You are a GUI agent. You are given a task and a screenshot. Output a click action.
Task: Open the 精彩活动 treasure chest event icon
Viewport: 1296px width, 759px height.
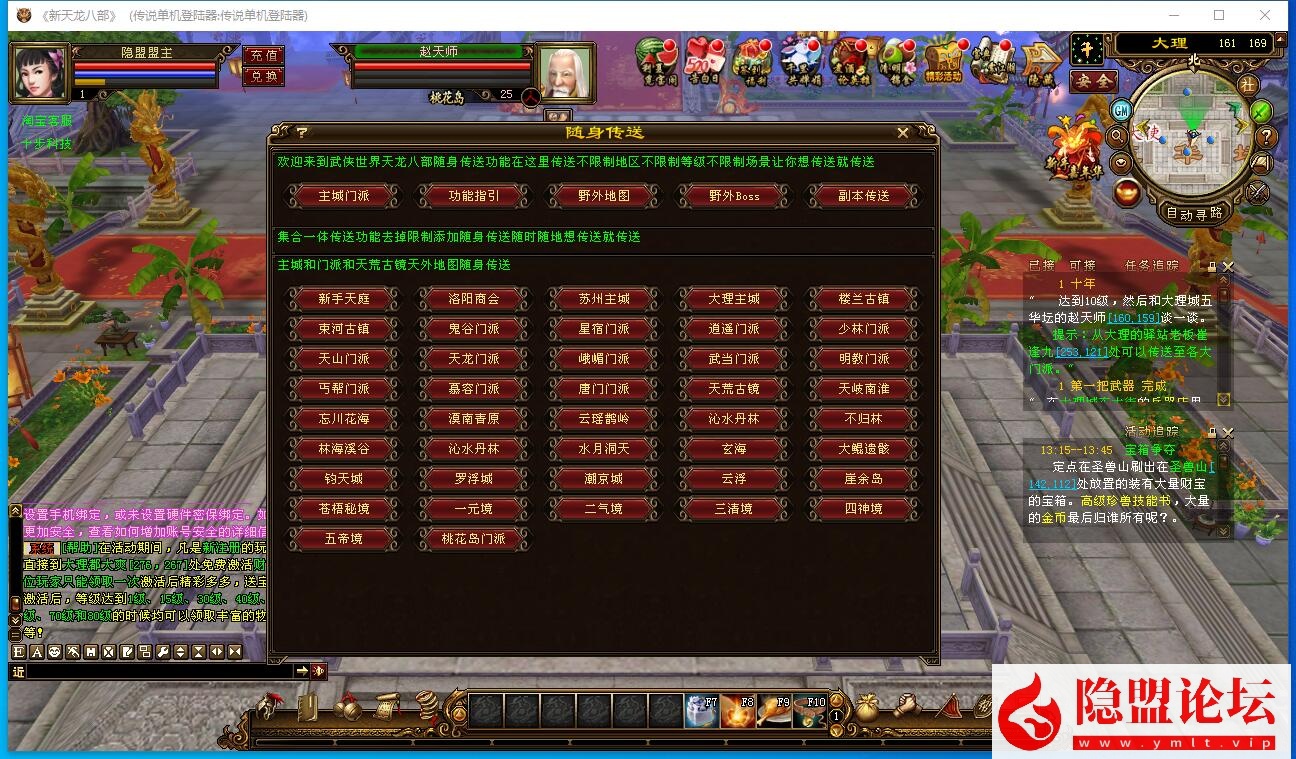[944, 62]
